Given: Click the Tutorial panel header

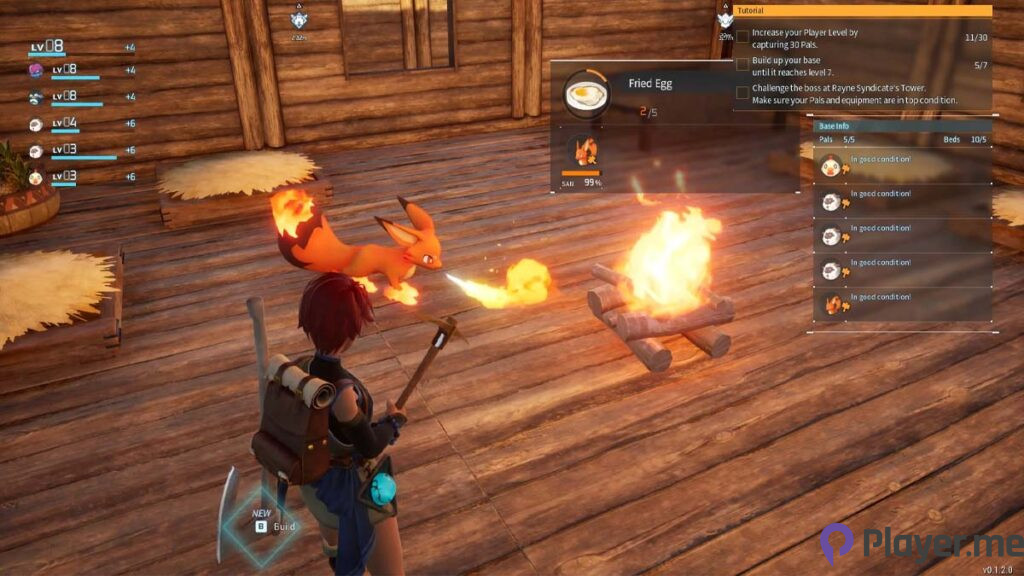Looking at the screenshot, I should coord(862,11).
